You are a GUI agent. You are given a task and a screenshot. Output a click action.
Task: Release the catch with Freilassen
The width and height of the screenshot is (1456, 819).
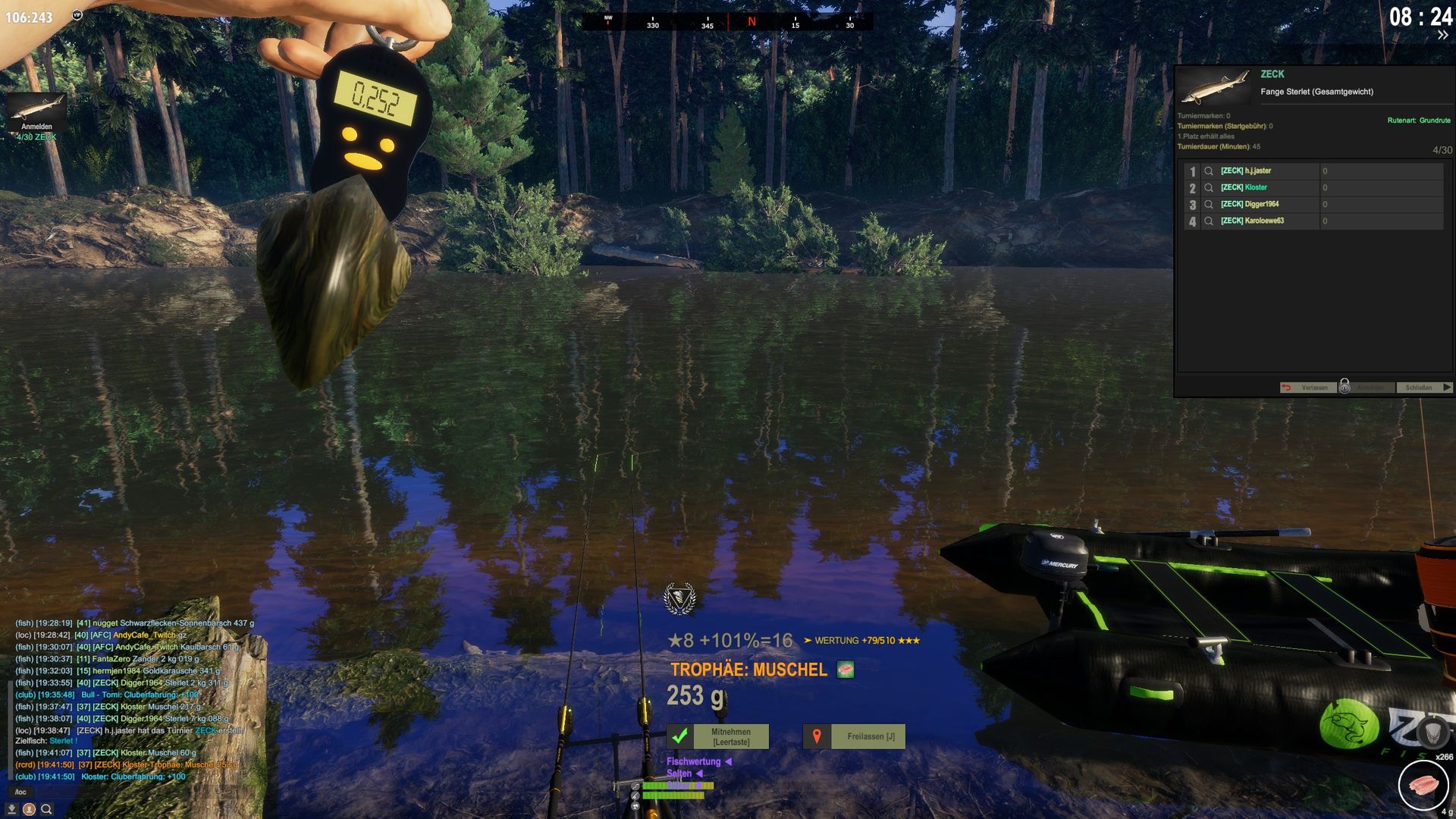tap(854, 736)
